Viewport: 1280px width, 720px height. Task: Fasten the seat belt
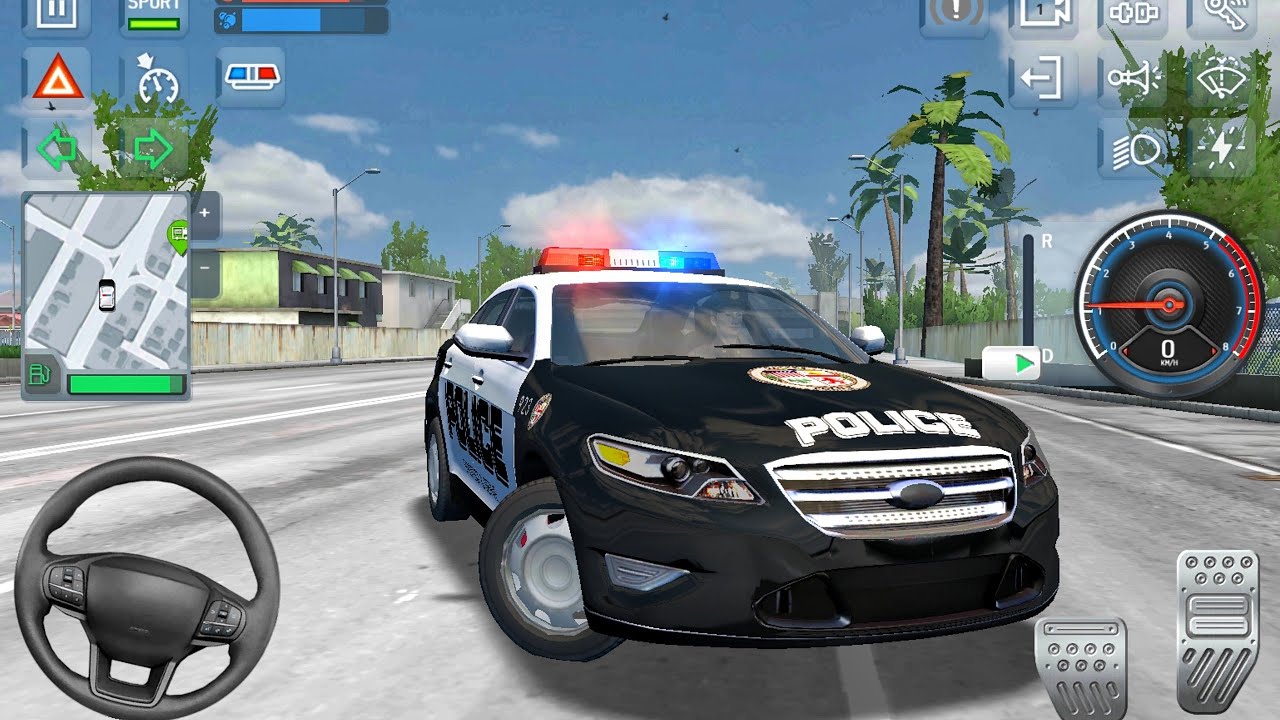click(x=1132, y=14)
